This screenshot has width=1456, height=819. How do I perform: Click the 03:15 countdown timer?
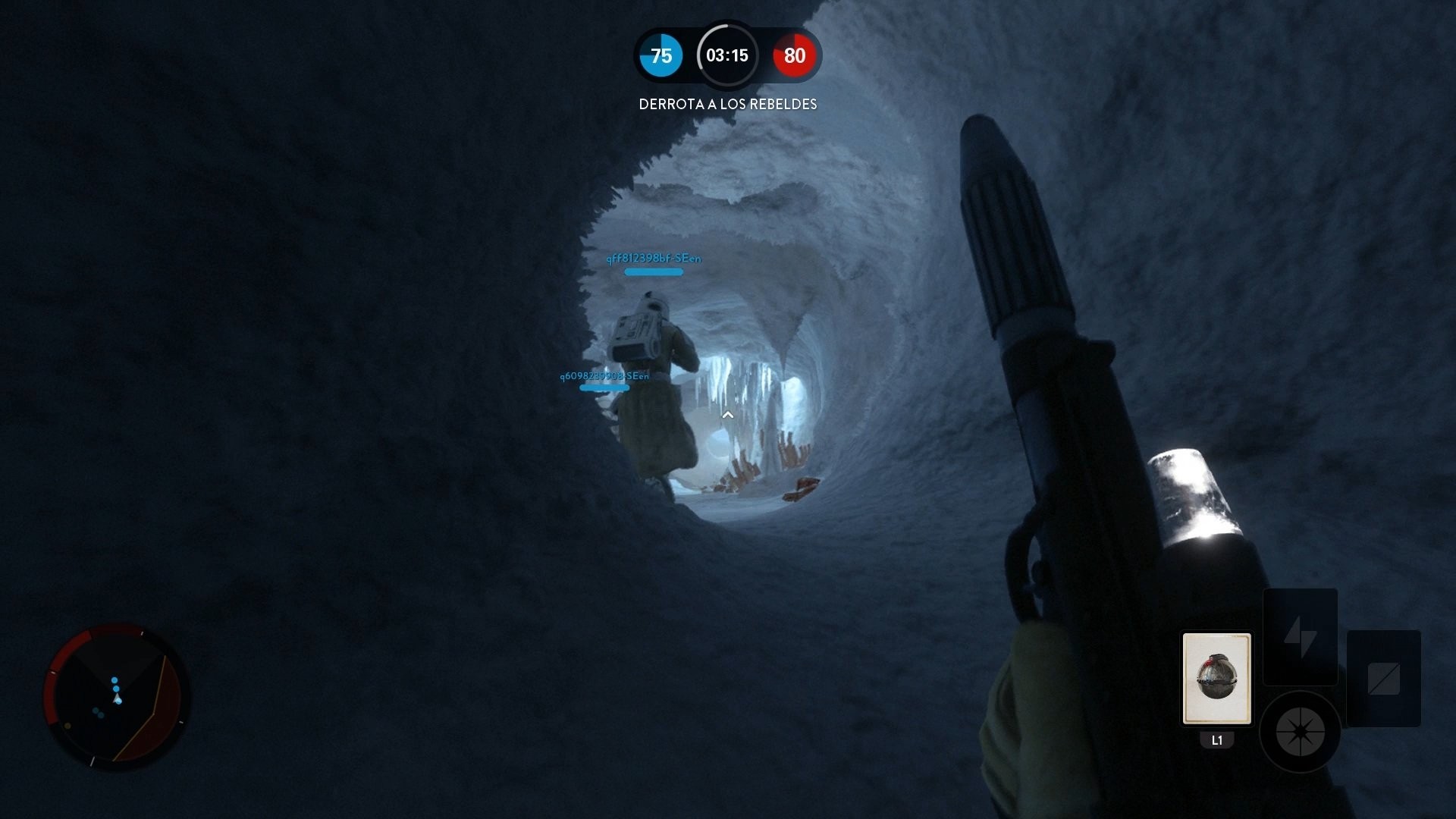pyautogui.click(x=727, y=55)
